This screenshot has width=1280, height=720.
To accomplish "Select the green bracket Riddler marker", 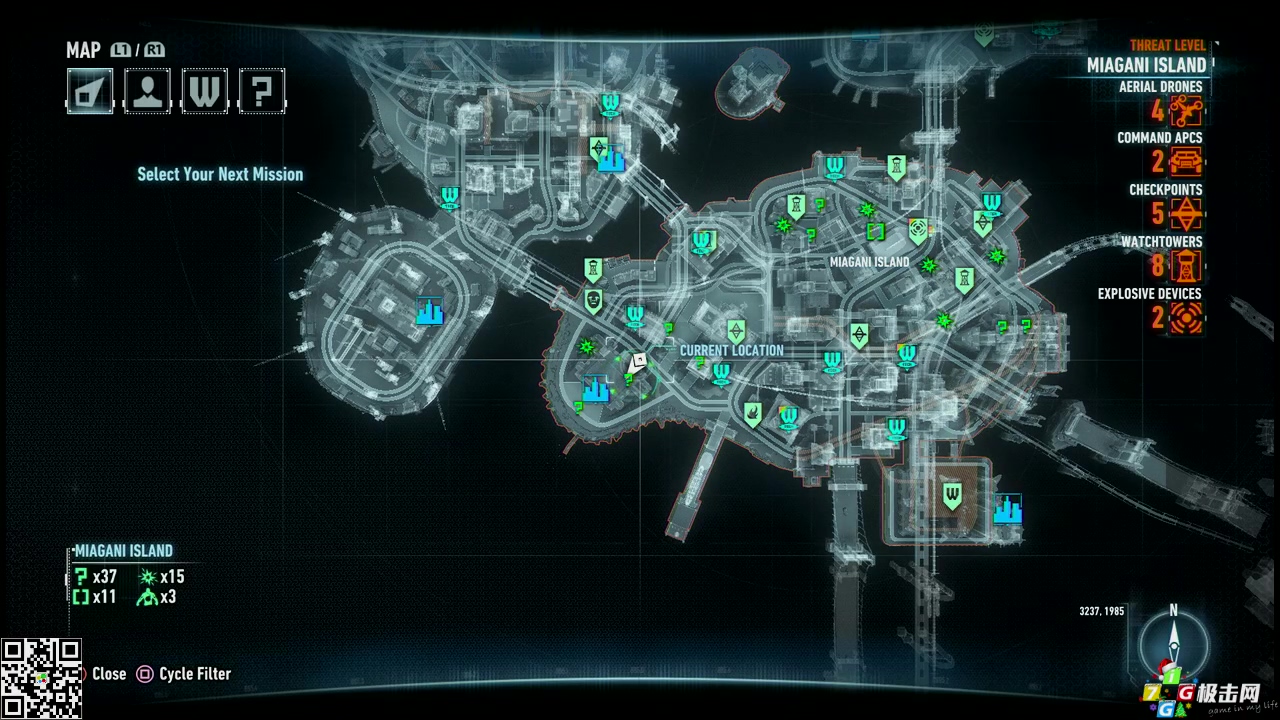I will (876, 232).
